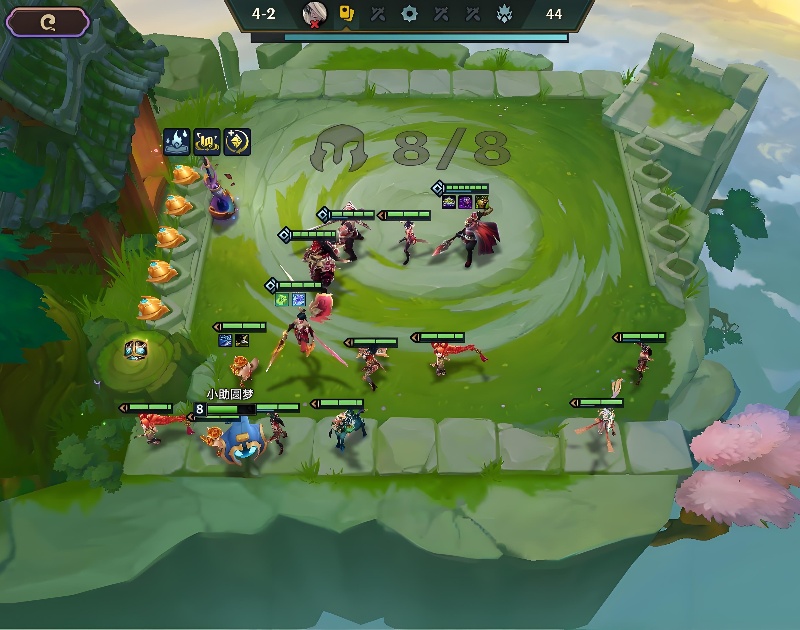This screenshot has height=630, width=800.
Task: Select the defeated opponent portrait round marker
Action: coord(314,14)
